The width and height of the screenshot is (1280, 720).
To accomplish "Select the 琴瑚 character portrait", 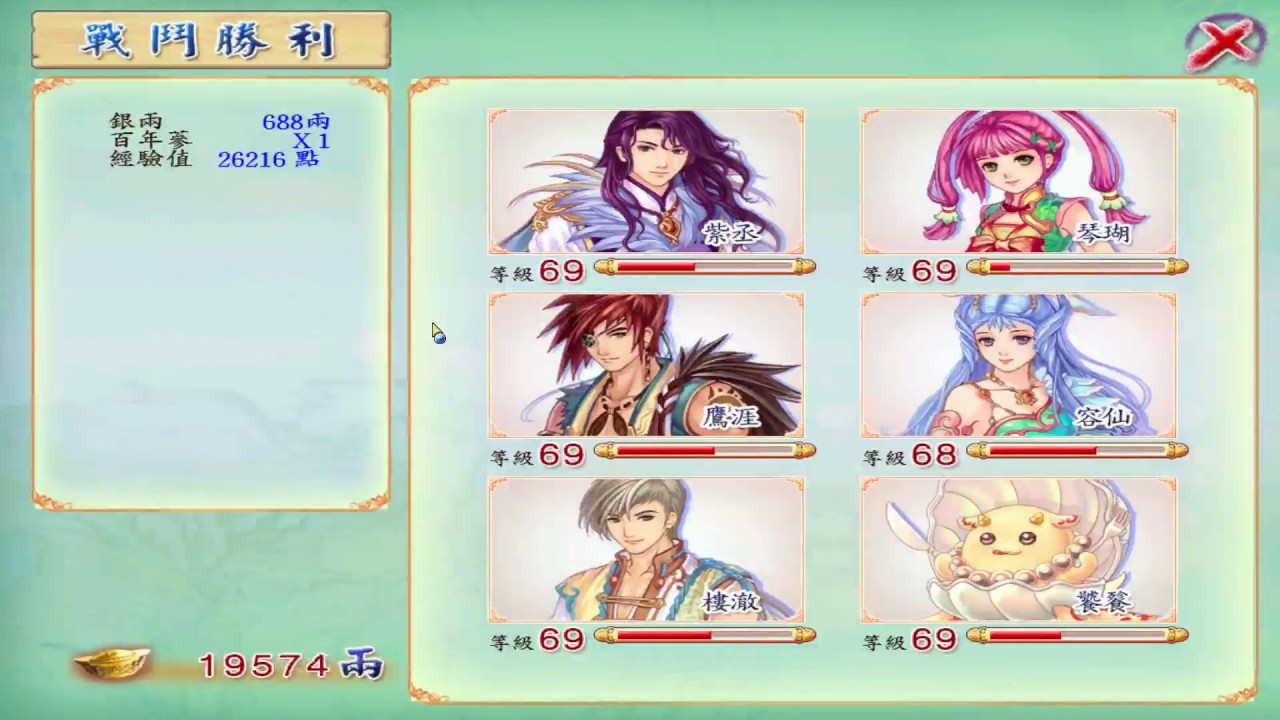I will tap(1018, 181).
